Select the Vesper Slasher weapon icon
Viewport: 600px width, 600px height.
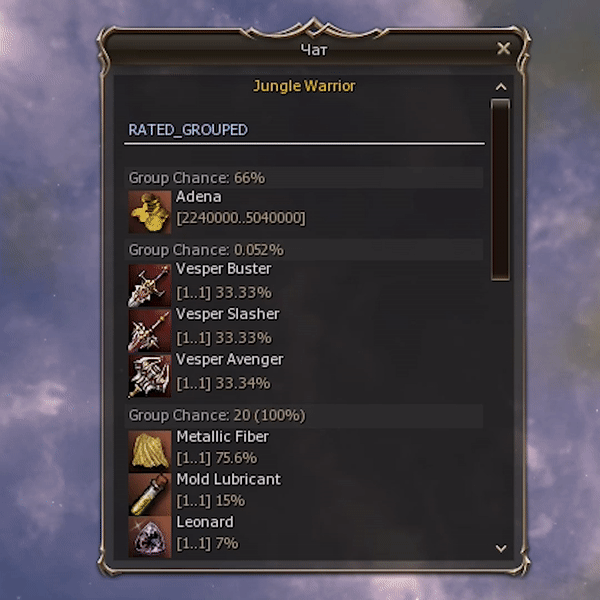coord(150,329)
